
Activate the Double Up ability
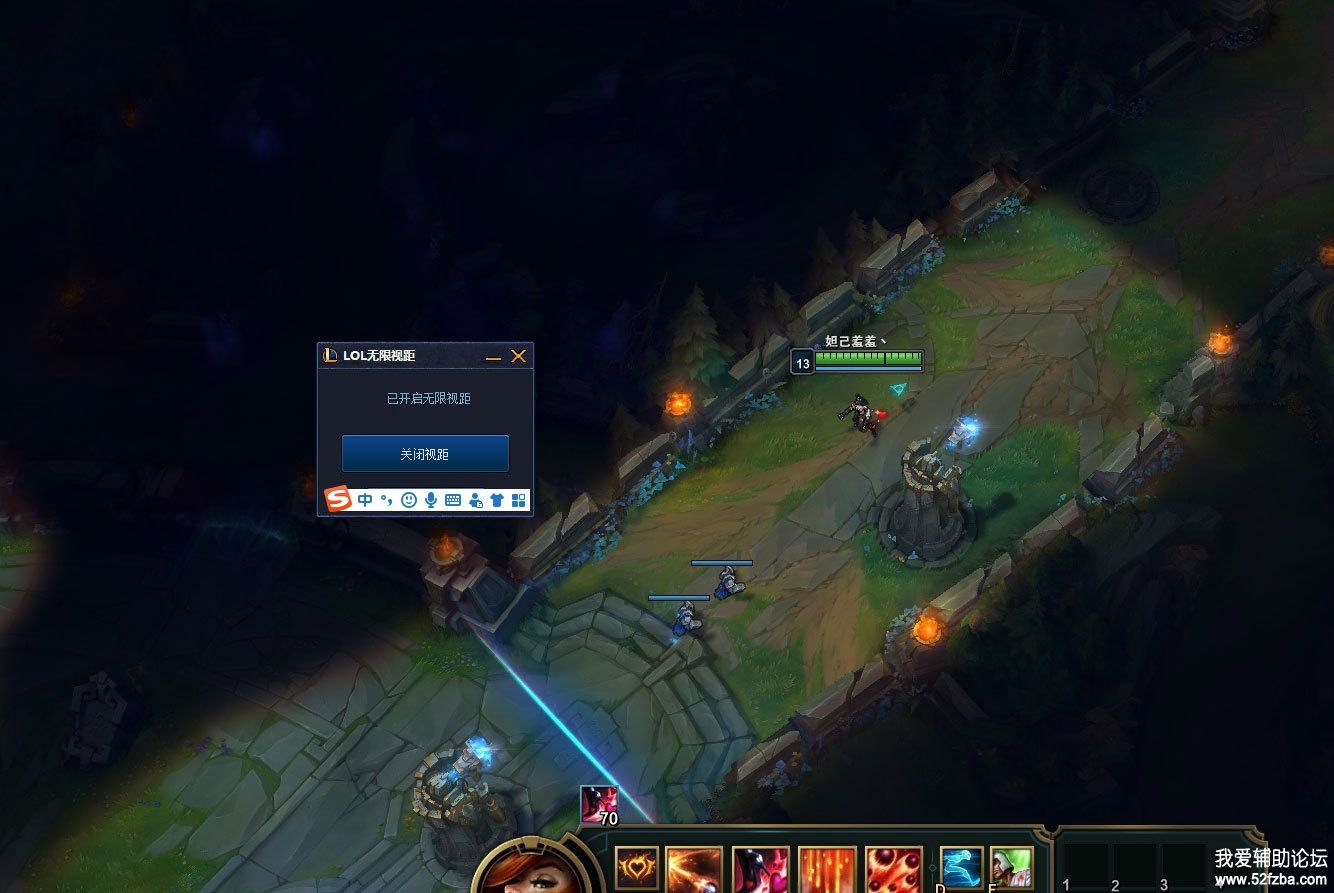tap(694, 870)
